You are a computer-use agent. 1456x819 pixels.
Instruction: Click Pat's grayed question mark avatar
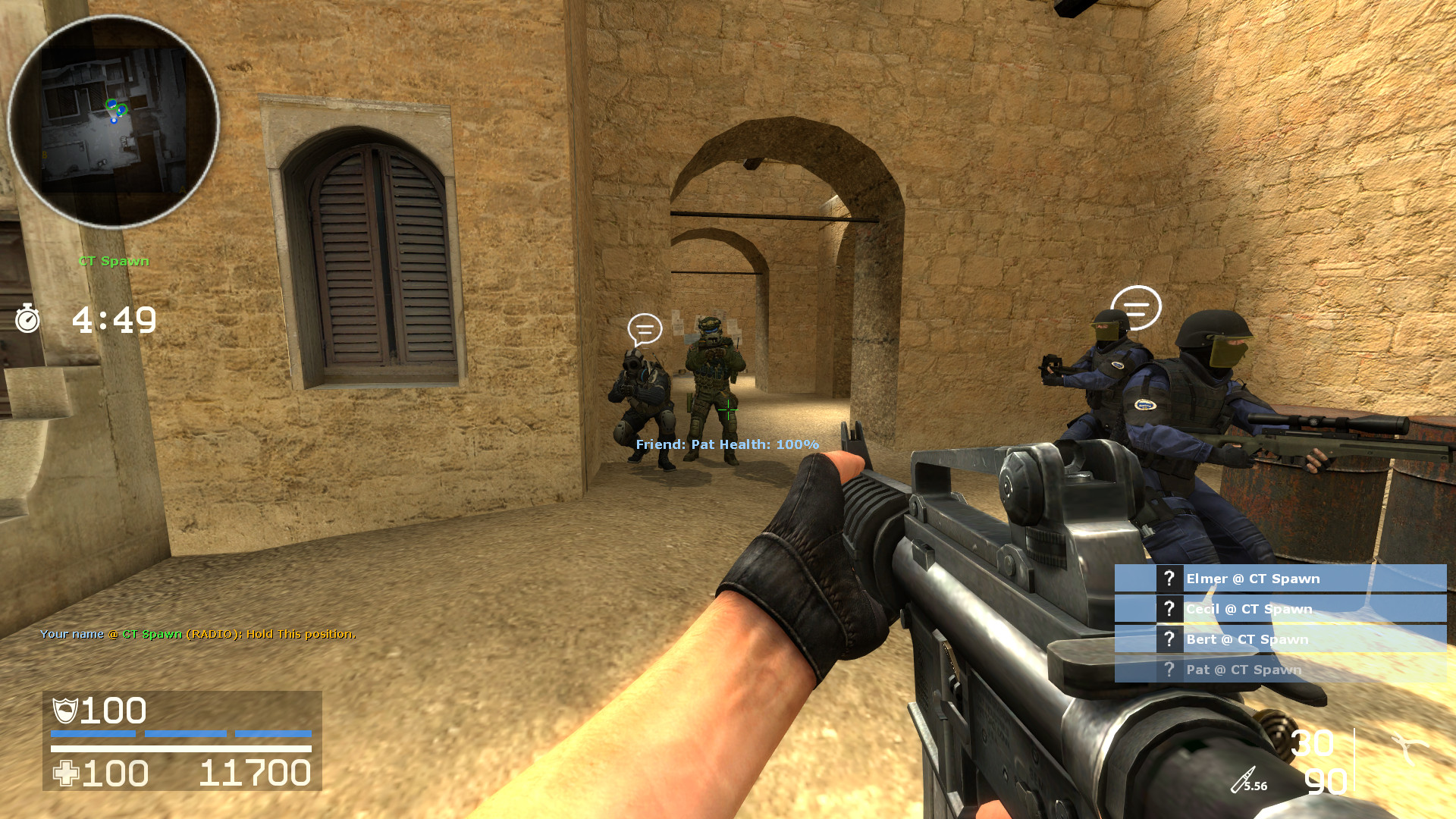coord(1169,670)
